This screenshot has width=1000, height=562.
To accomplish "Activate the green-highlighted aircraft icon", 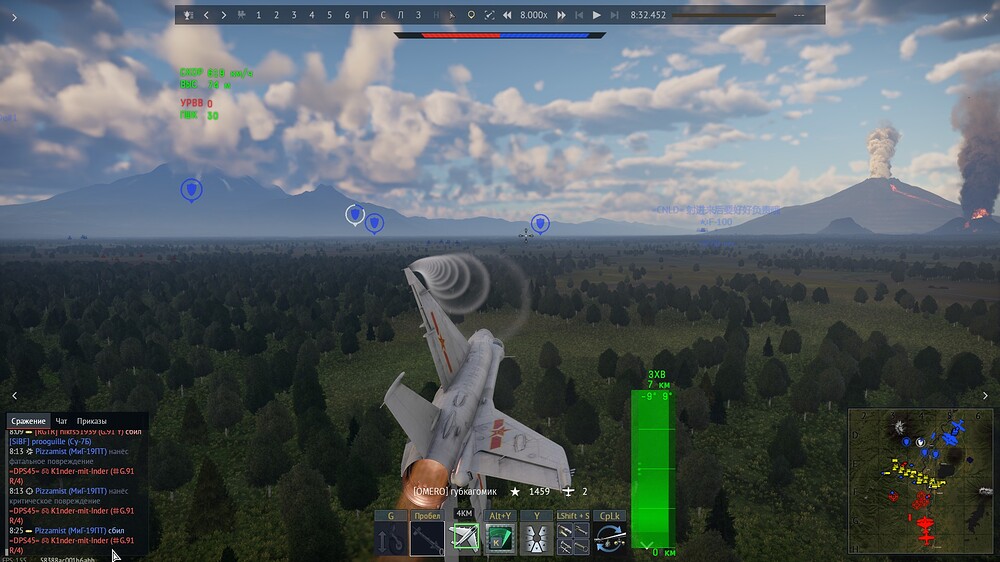I will pyautogui.click(x=464, y=539).
